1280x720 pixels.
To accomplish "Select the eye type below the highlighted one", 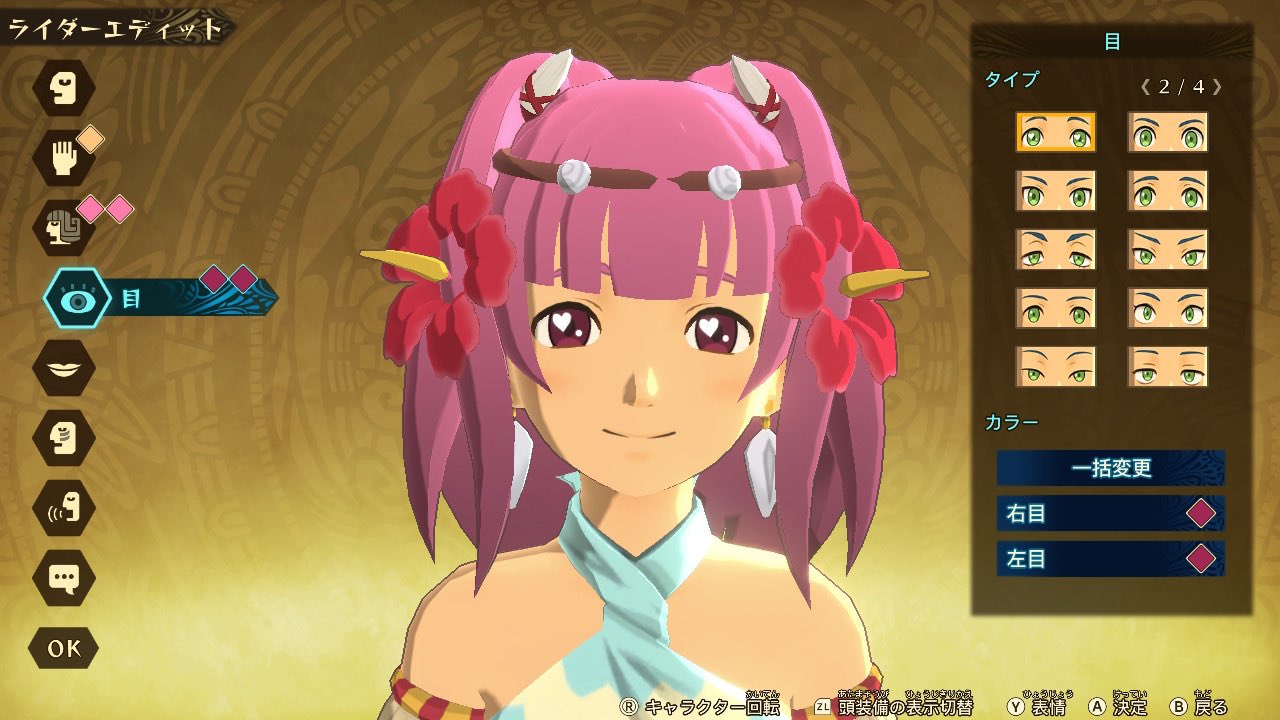I will (1055, 192).
